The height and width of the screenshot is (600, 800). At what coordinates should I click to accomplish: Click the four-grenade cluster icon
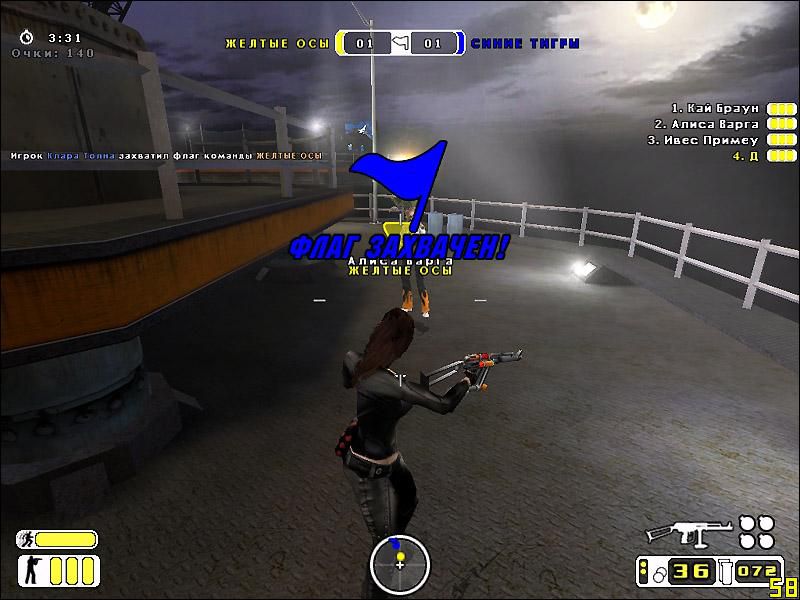click(x=757, y=531)
